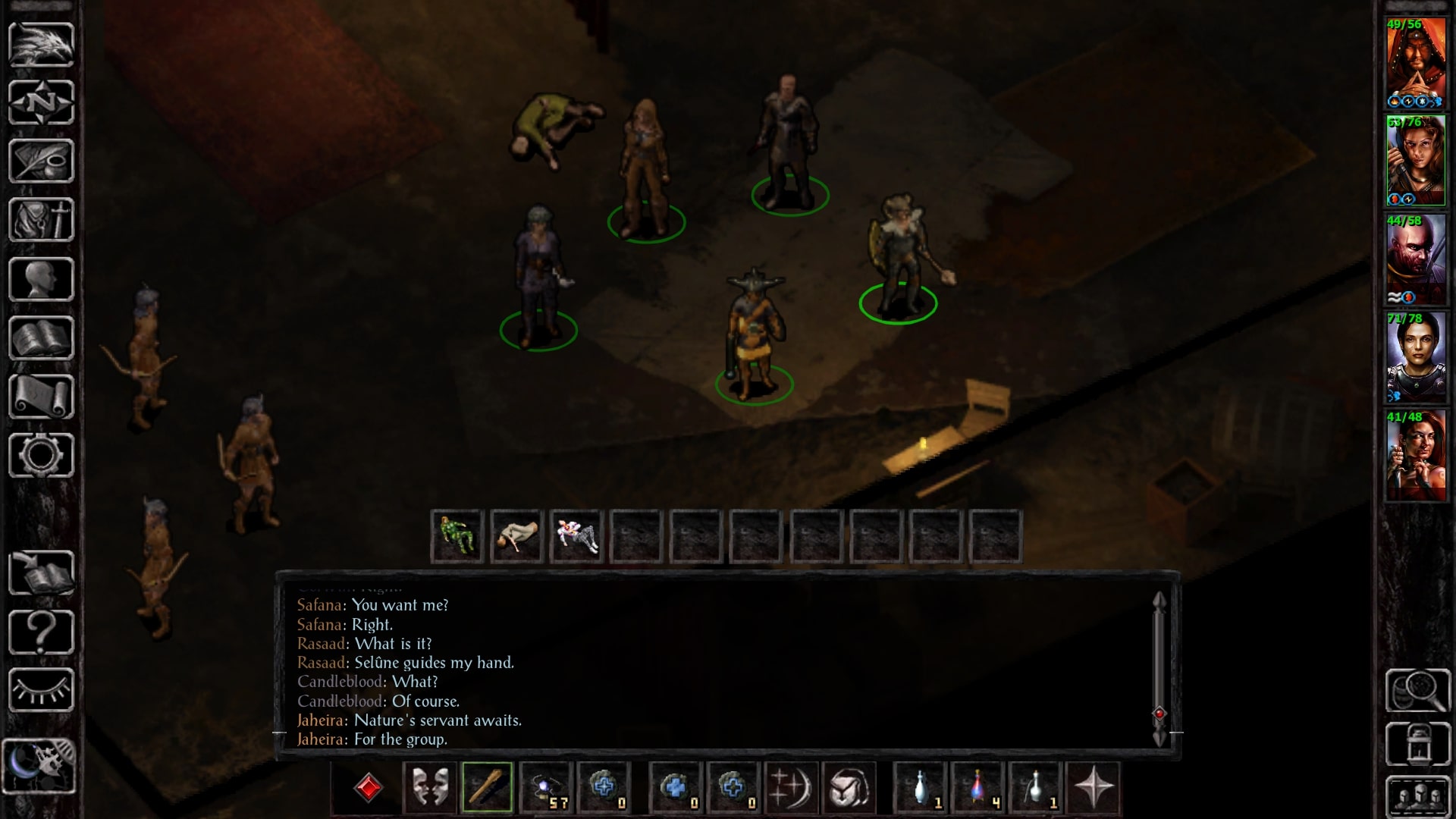Hide the interface with the closed-eye button
This screenshot has height=819, width=1456.
click(41, 690)
